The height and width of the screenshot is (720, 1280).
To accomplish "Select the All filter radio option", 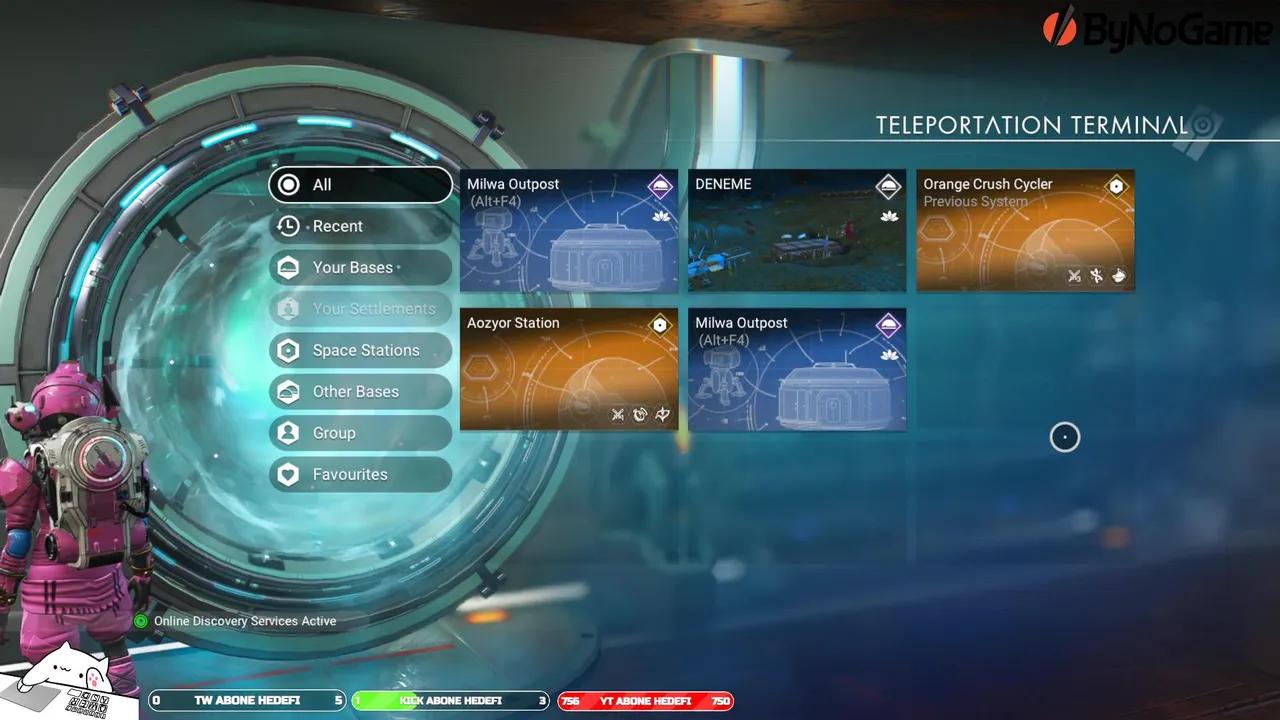I will (360, 185).
